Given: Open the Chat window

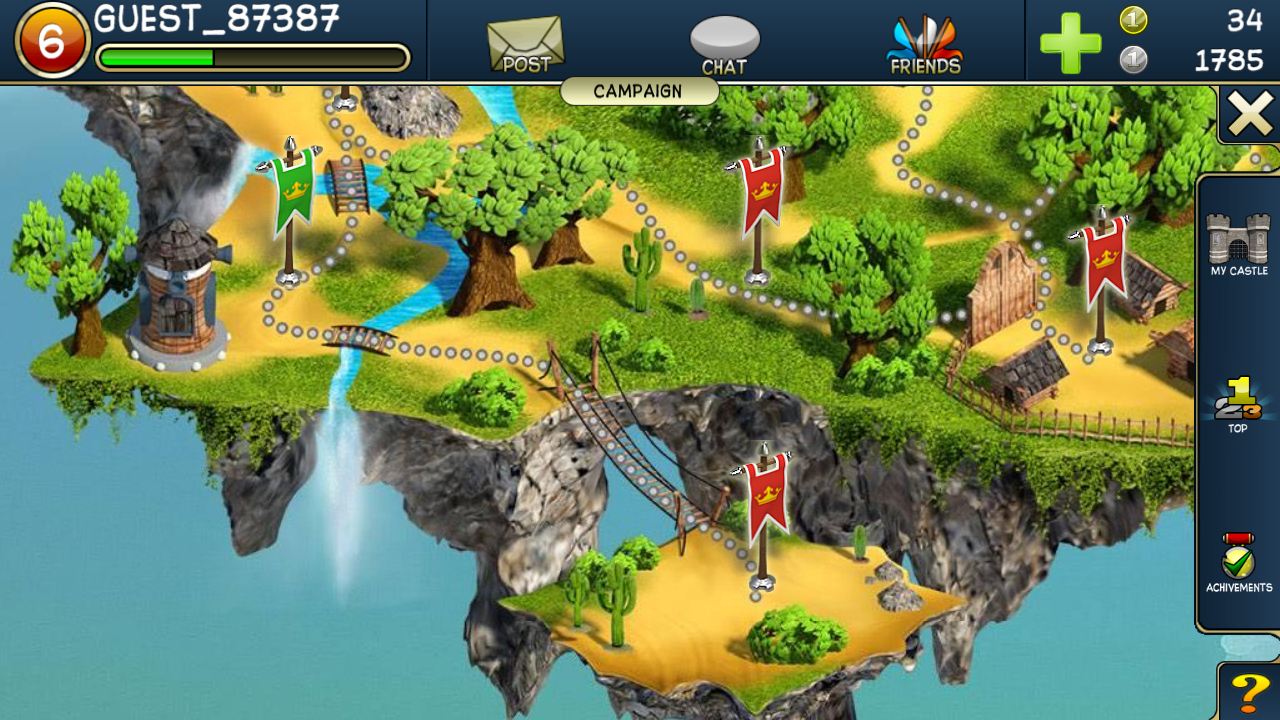Looking at the screenshot, I should pos(725,46).
